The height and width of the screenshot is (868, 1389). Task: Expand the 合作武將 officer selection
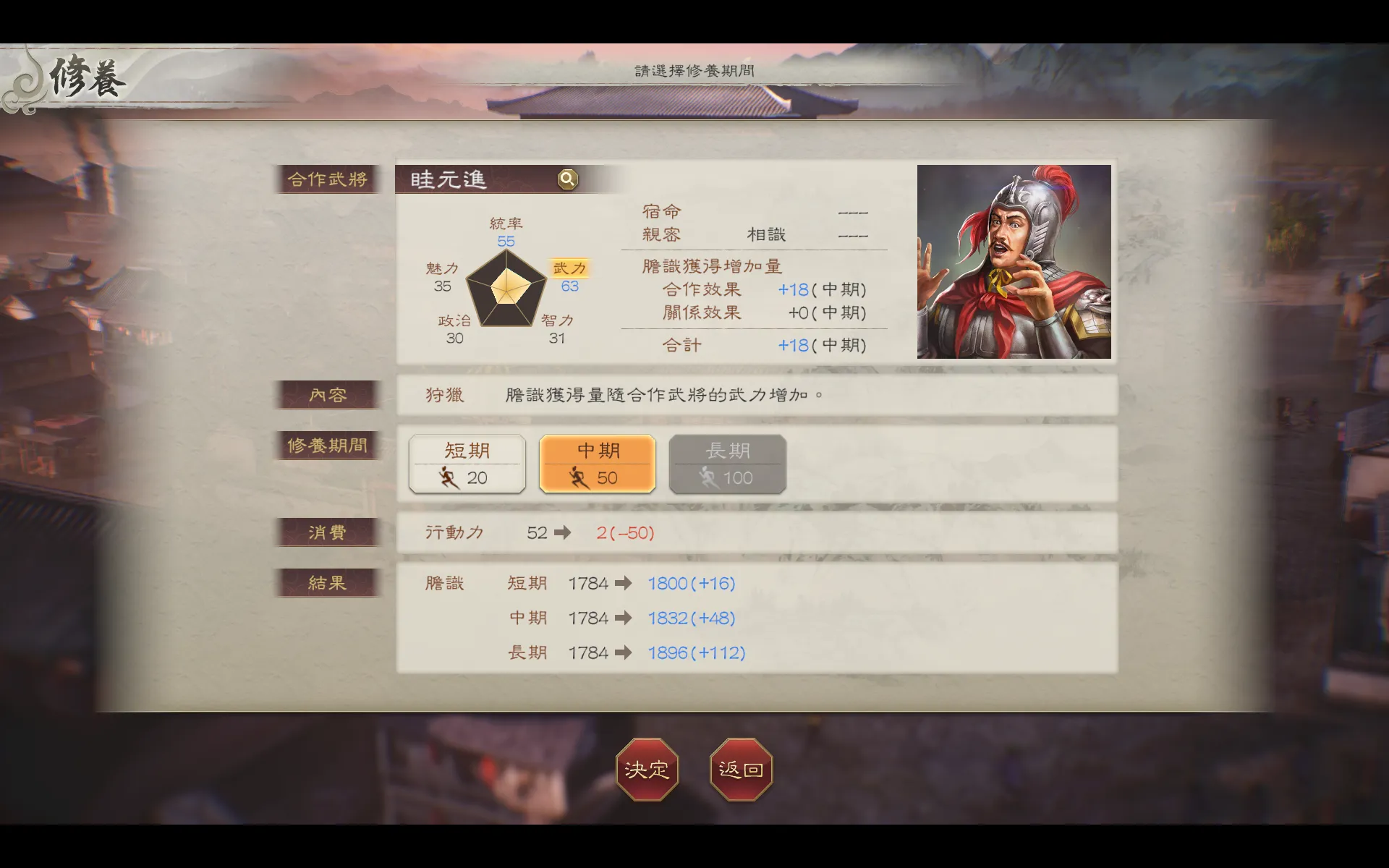pos(328,179)
